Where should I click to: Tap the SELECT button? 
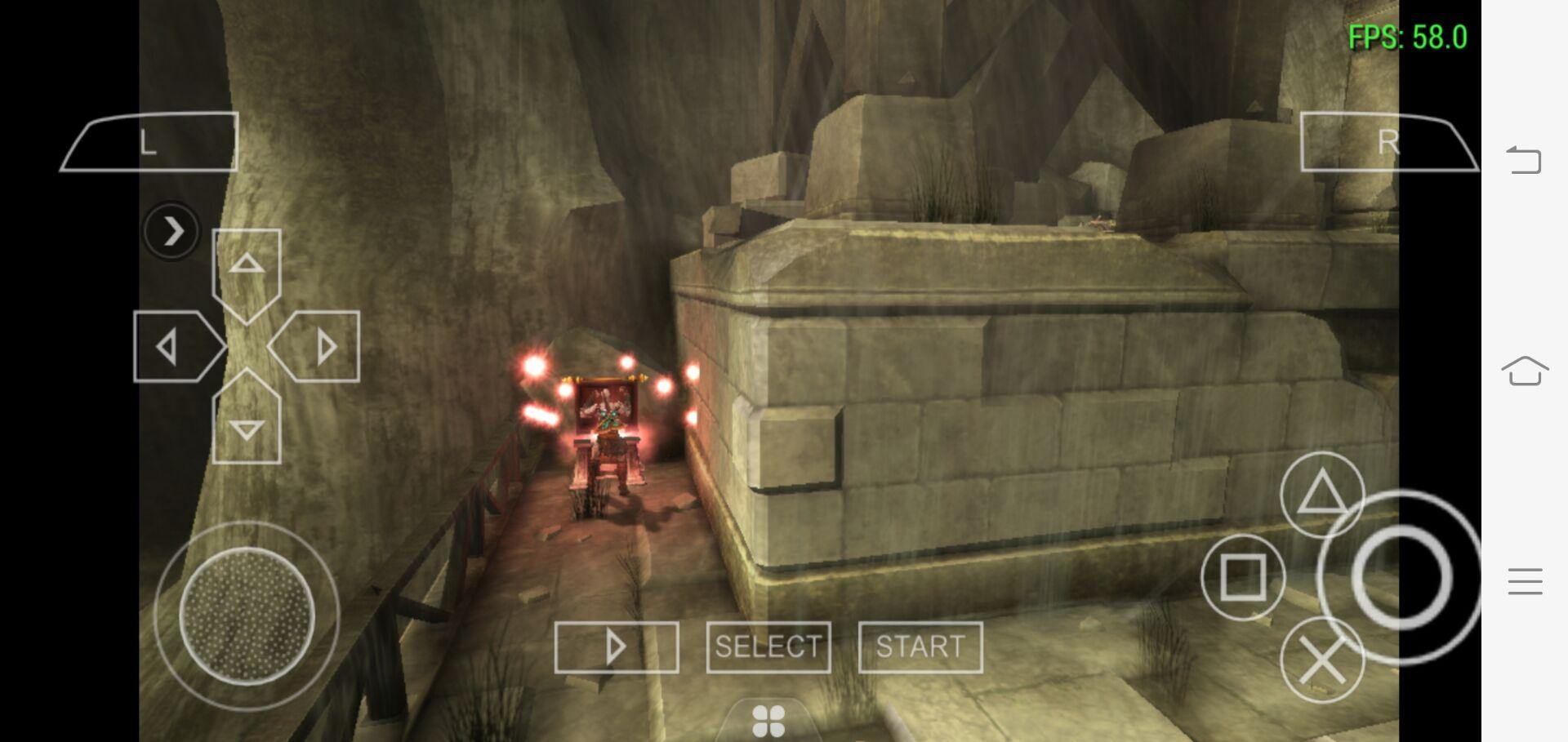[768, 647]
